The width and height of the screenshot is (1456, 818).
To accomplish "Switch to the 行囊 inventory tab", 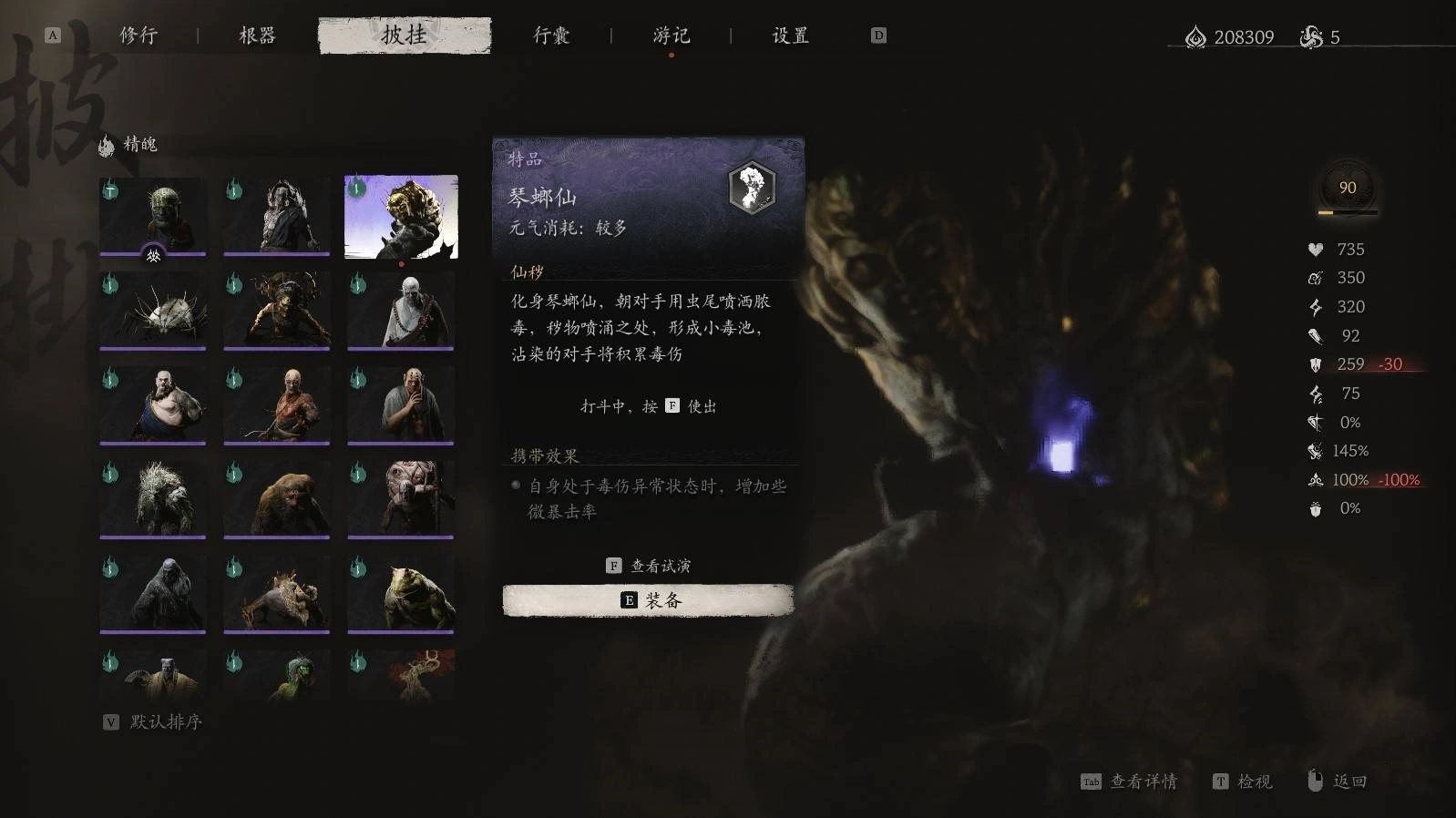I will (x=553, y=36).
